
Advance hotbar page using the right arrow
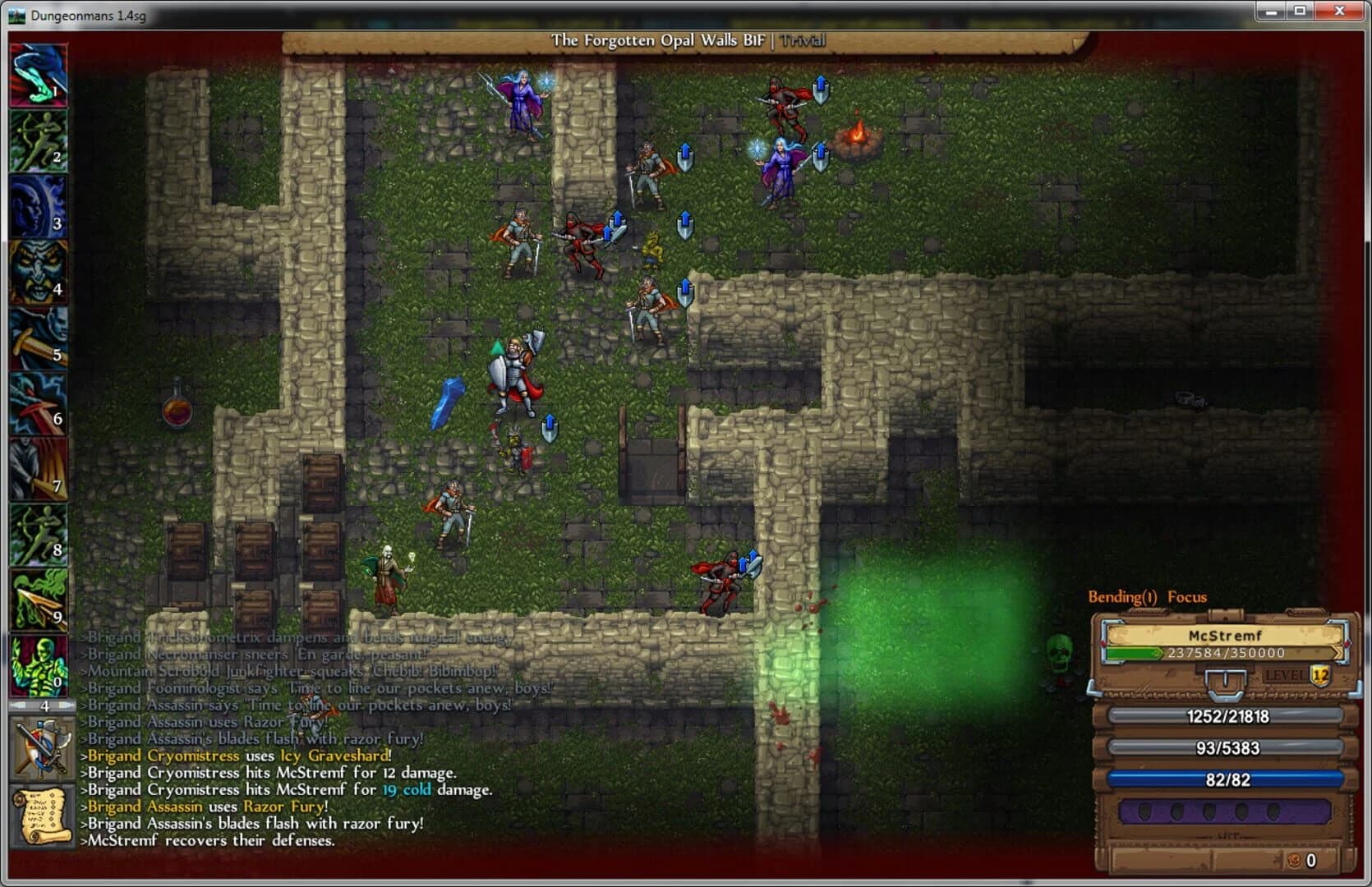pos(64,704)
